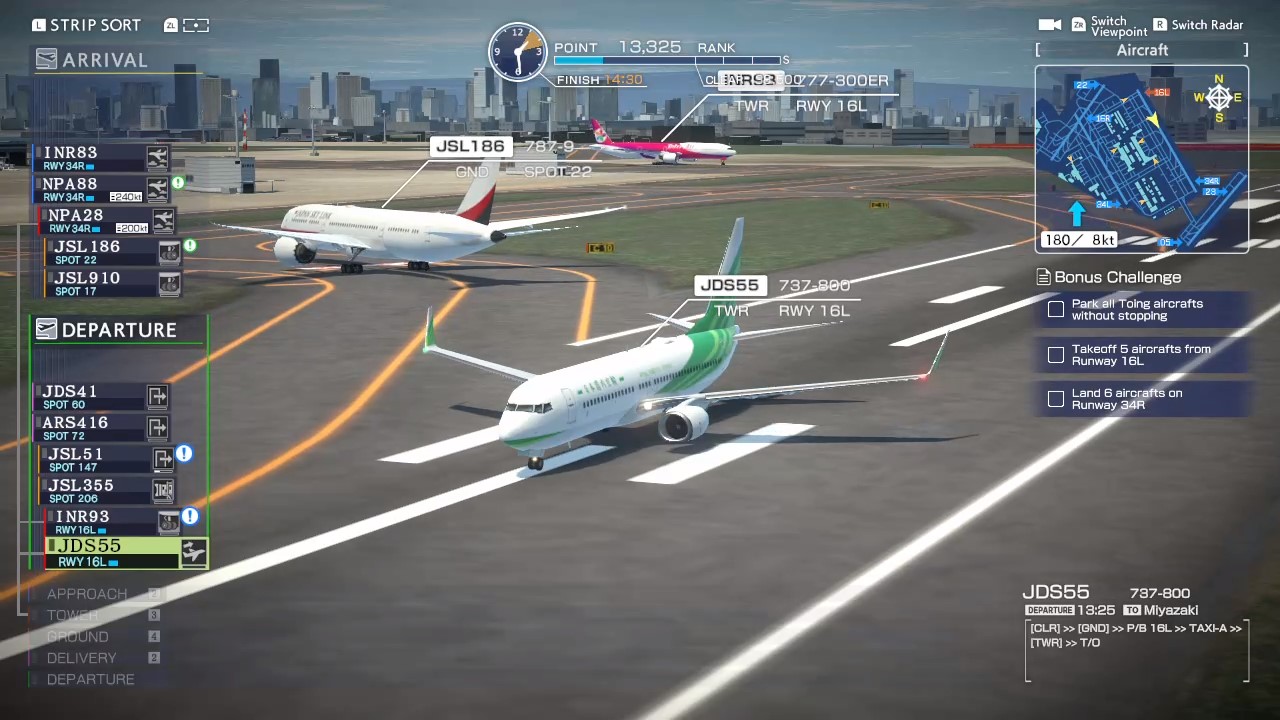Click the speed indicator 240kt on NPA88

pyautogui.click(x=128, y=196)
